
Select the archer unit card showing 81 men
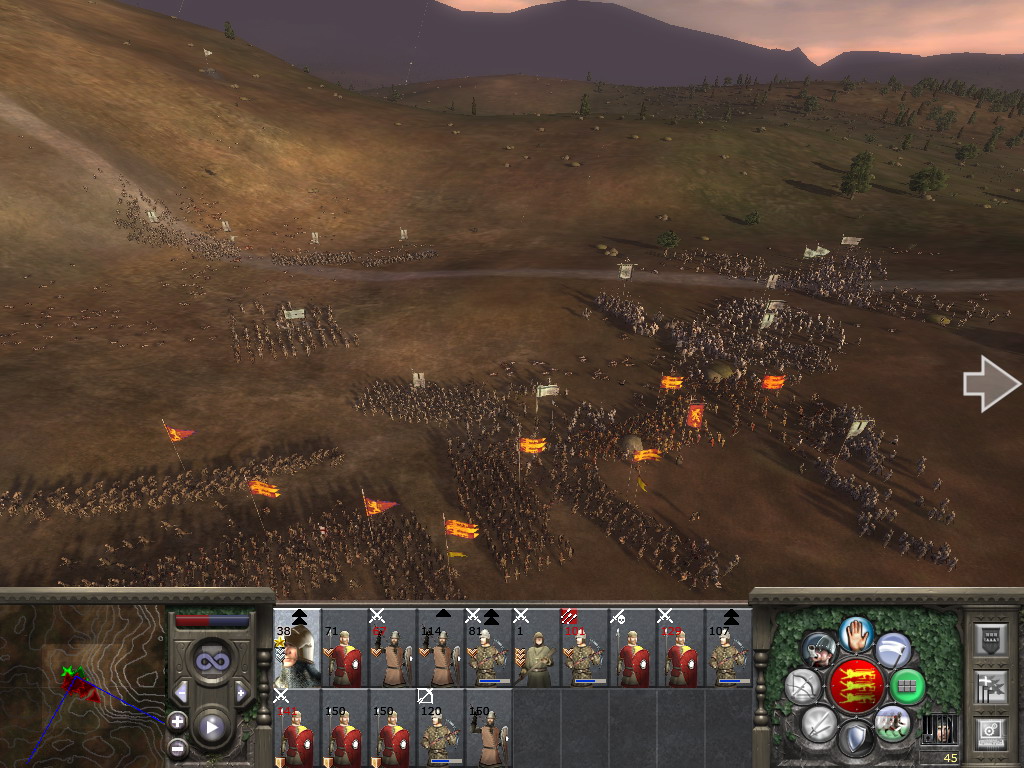(x=490, y=649)
